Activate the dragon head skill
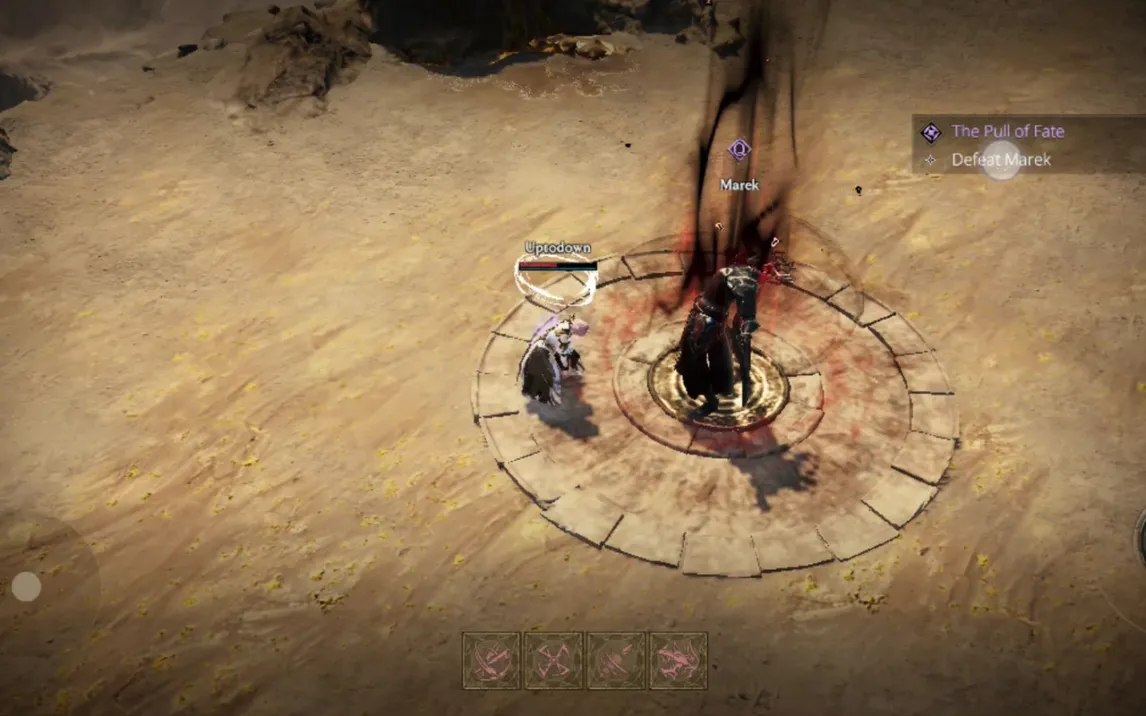 678,661
